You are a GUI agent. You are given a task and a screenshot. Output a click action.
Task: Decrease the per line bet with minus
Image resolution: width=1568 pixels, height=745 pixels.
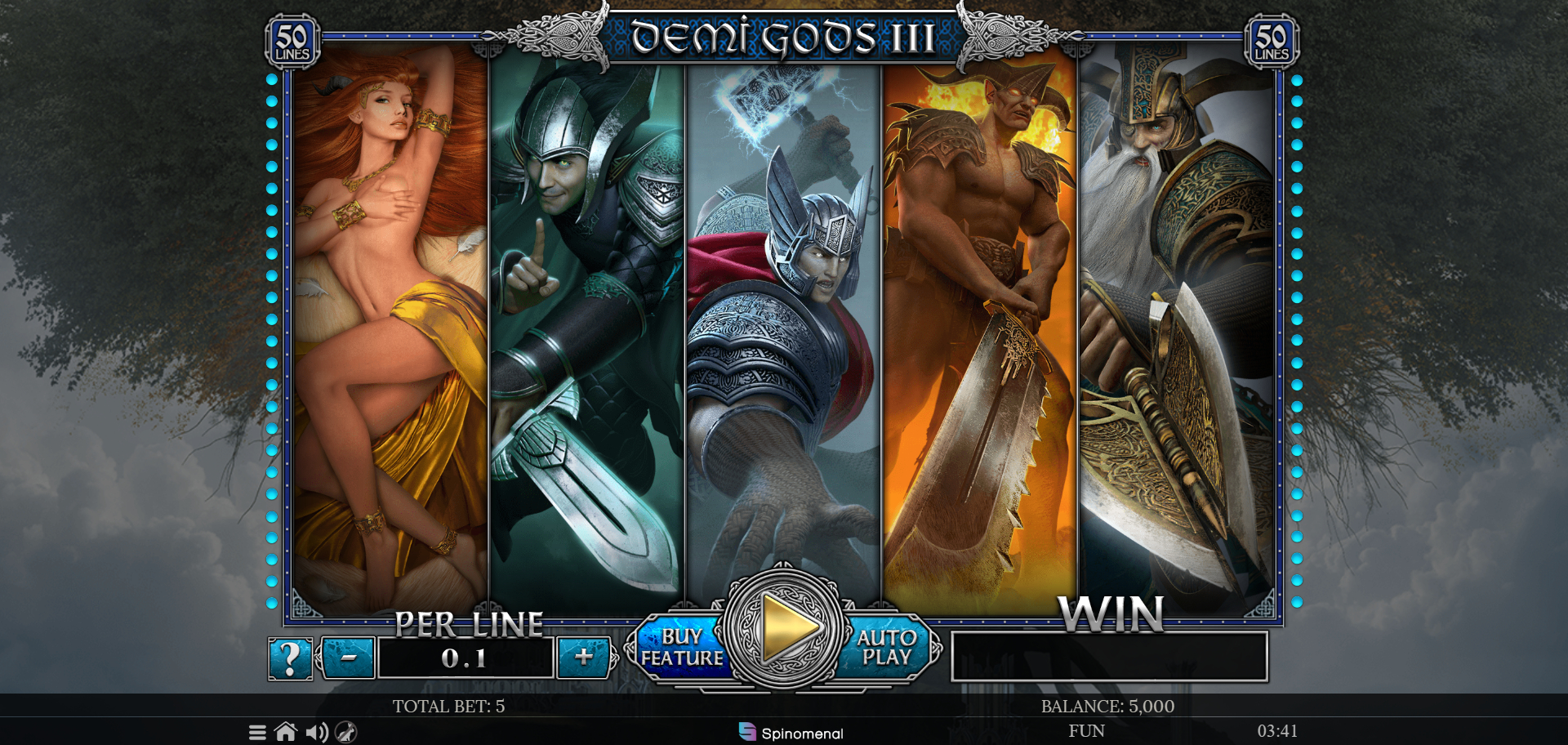(x=349, y=658)
